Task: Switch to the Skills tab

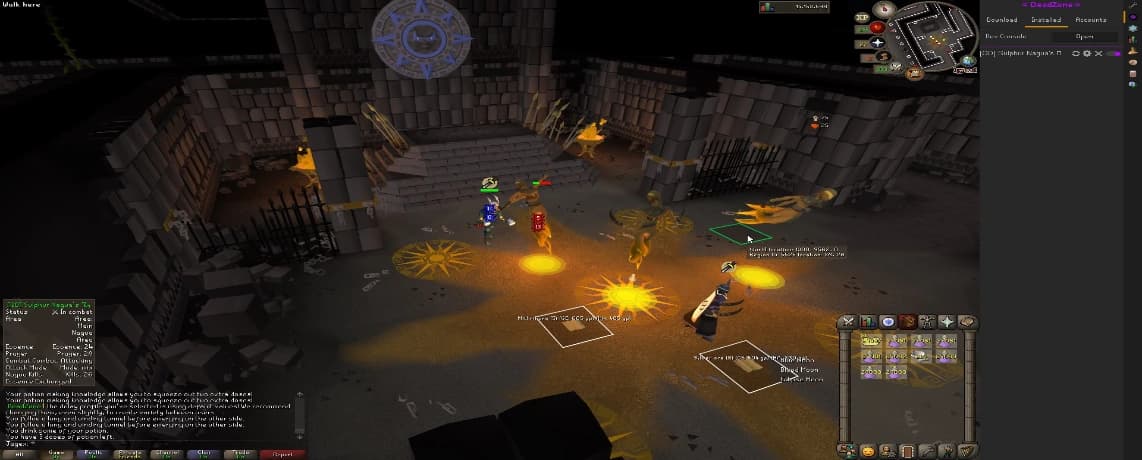Action: [867, 321]
